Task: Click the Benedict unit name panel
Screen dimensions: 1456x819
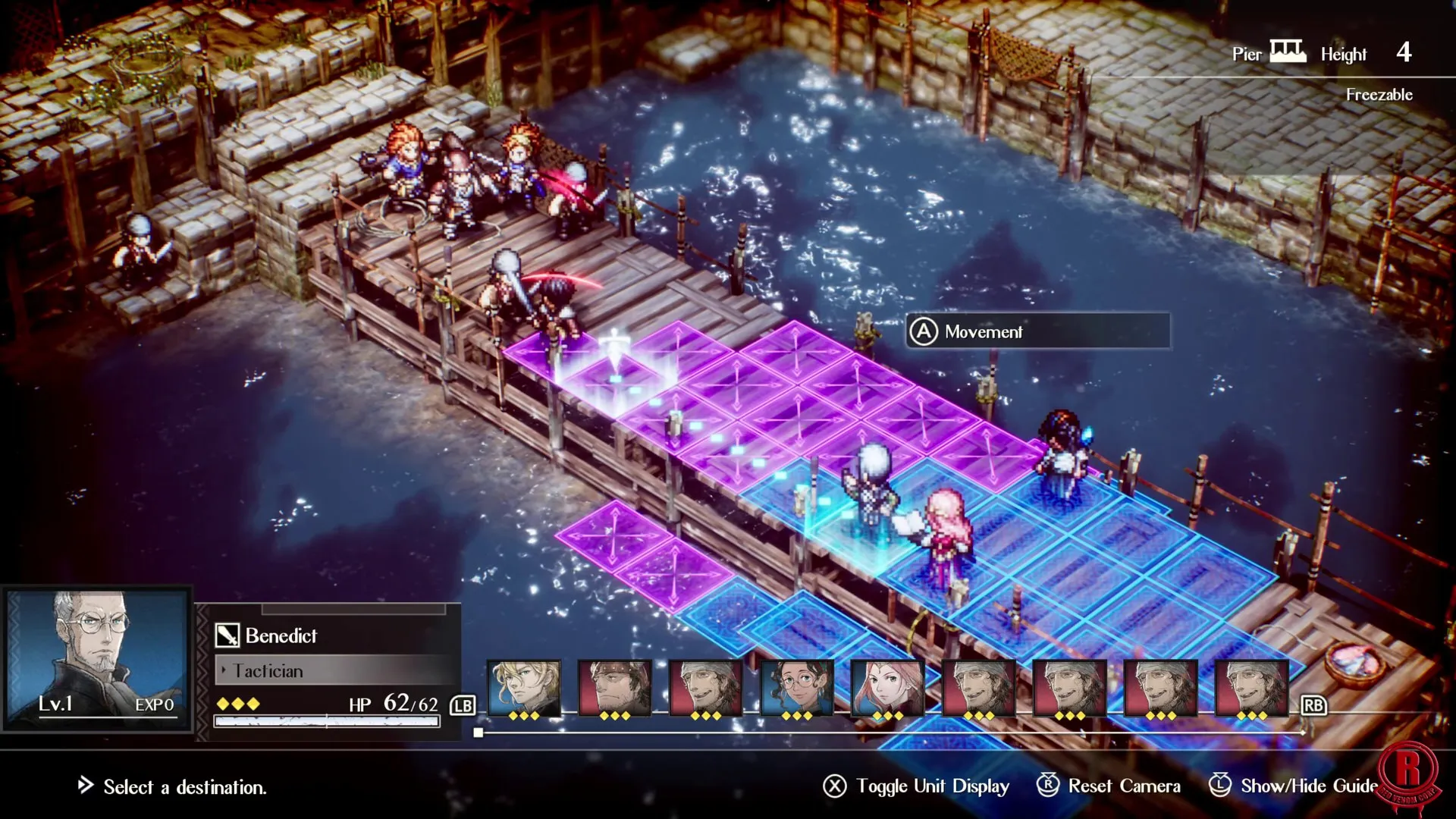Action: [x=334, y=635]
